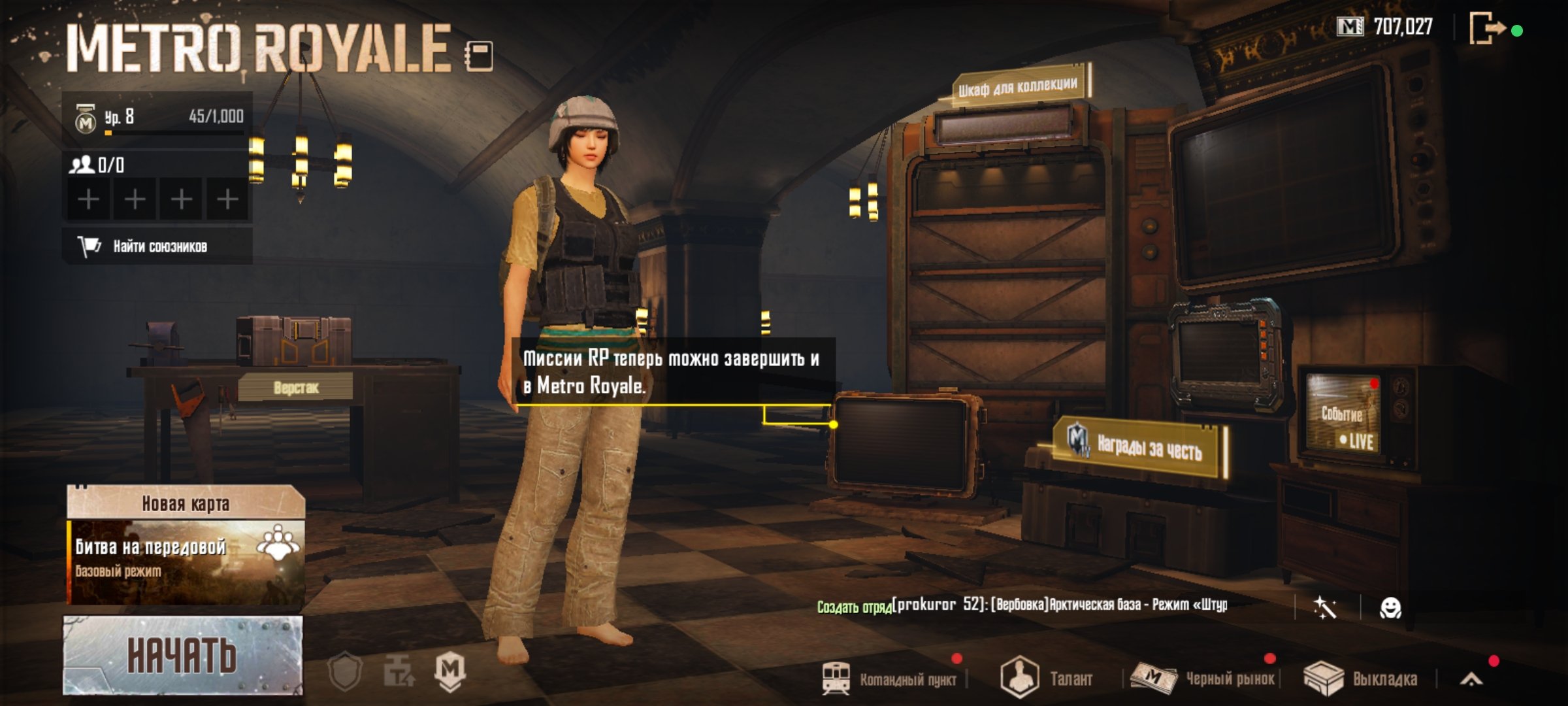Open the Верстак workbench
The image size is (1568, 706).
[x=296, y=388]
